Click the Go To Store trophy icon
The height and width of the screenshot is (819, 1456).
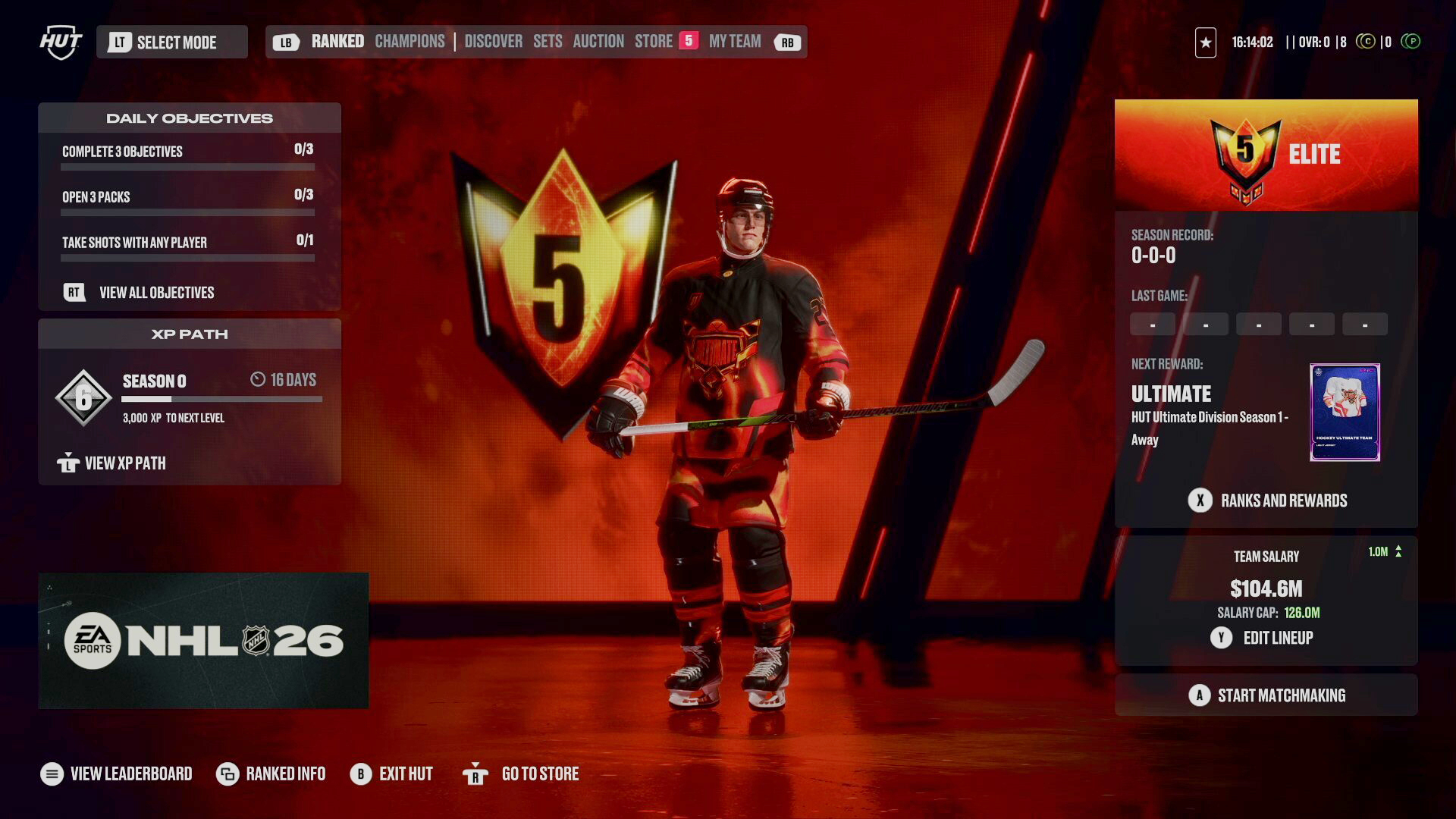click(x=476, y=773)
